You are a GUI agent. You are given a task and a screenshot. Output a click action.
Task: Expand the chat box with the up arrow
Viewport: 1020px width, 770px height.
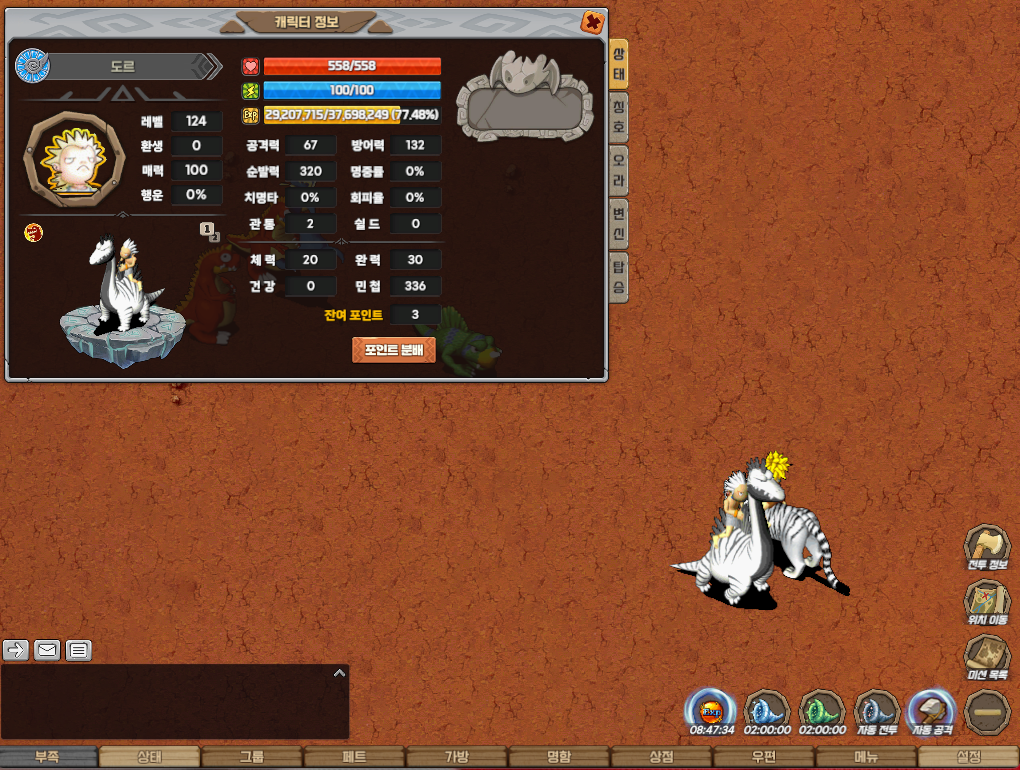tap(339, 673)
